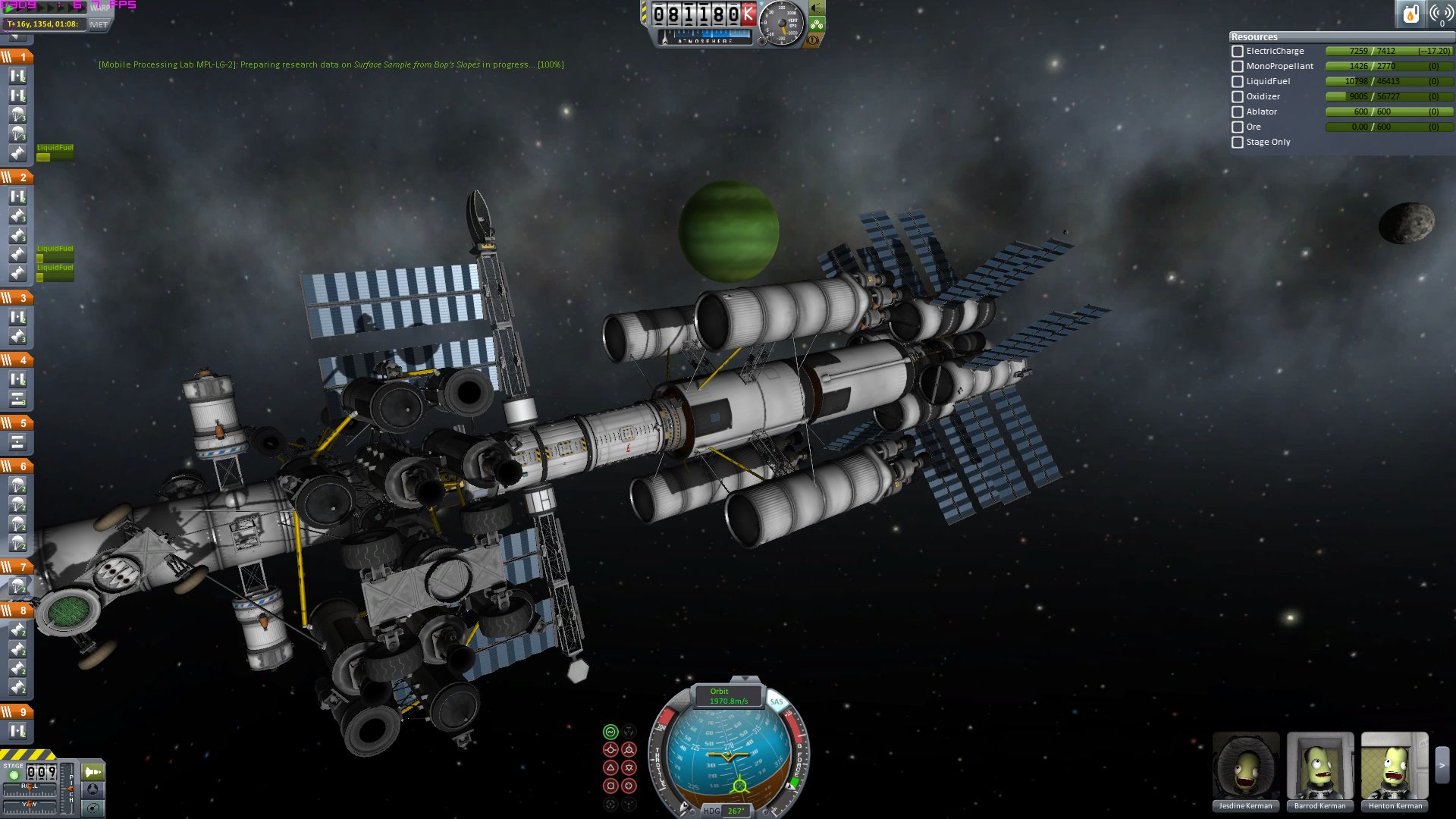
Task: Open Jesdine Kerman's crew portrait
Action: click(1245, 766)
